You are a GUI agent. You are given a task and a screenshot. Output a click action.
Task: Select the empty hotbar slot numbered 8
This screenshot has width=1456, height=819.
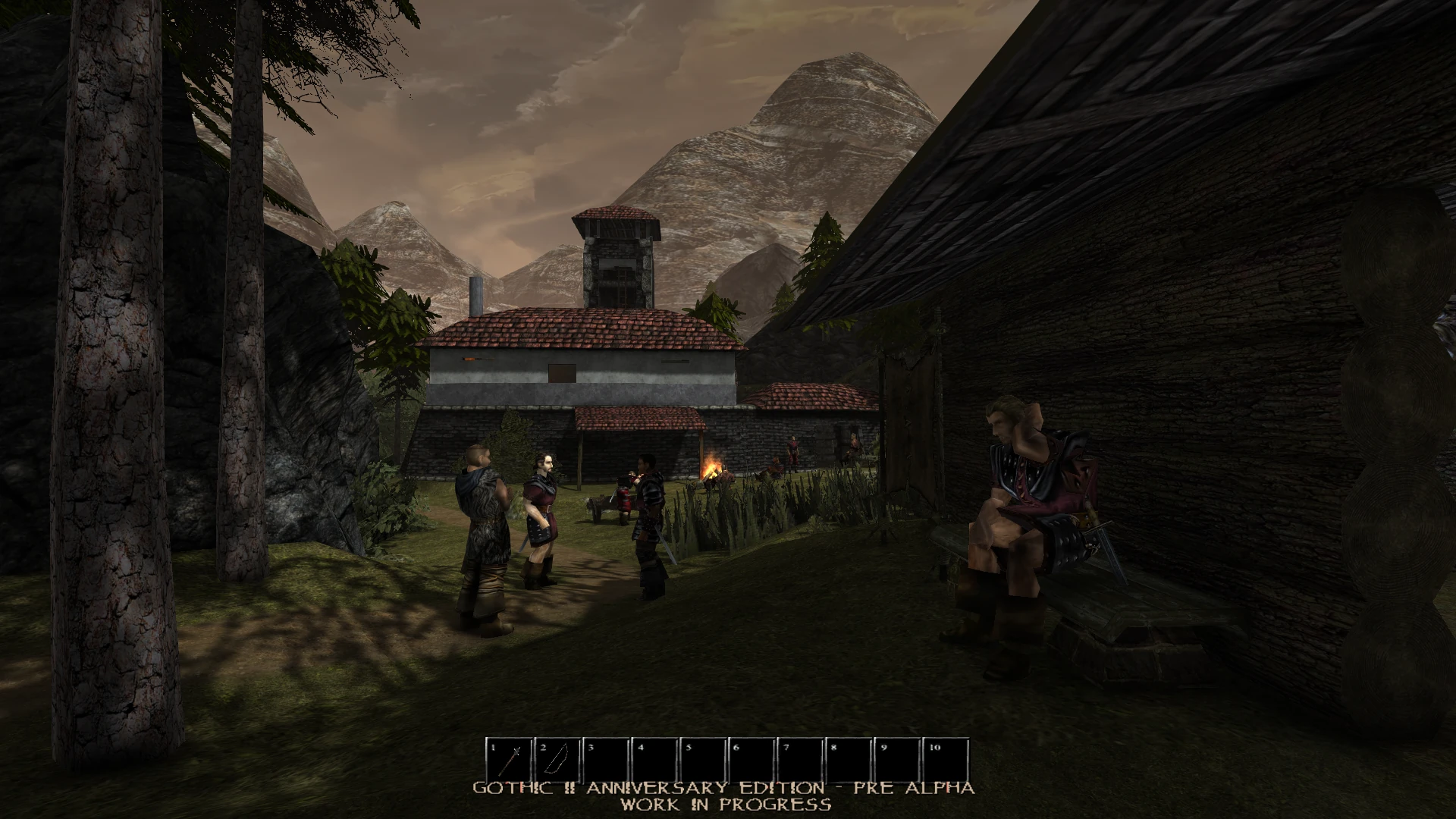[x=849, y=758]
